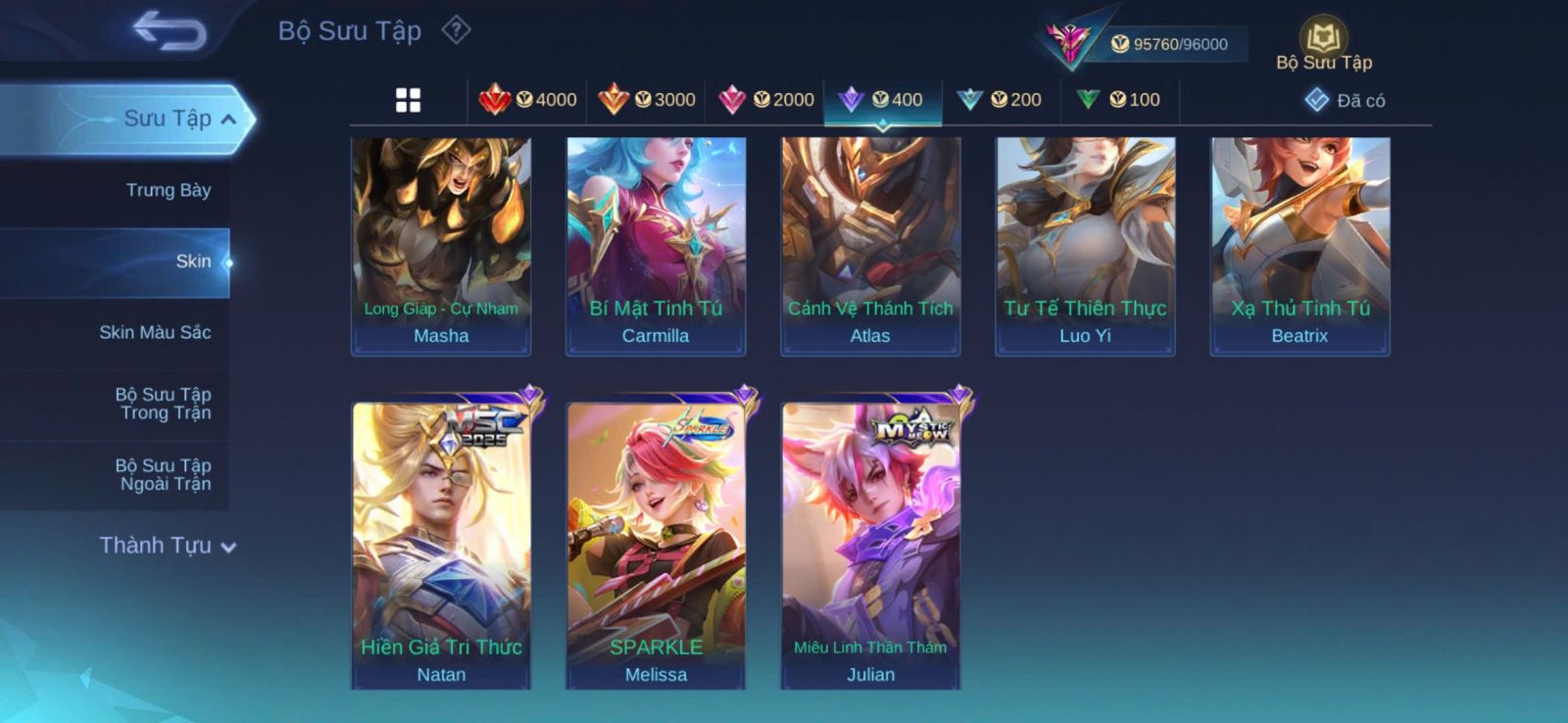View Julian's Miêu Linh Thần Thám skin
Viewport: 1568px width, 723px height.
[870, 544]
